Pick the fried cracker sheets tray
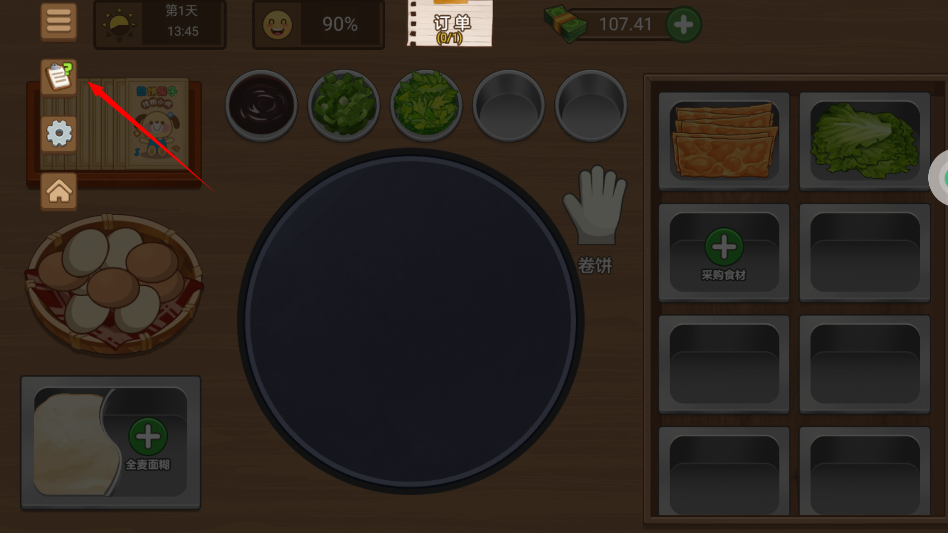Image resolution: width=948 pixels, height=533 pixels. [724, 140]
